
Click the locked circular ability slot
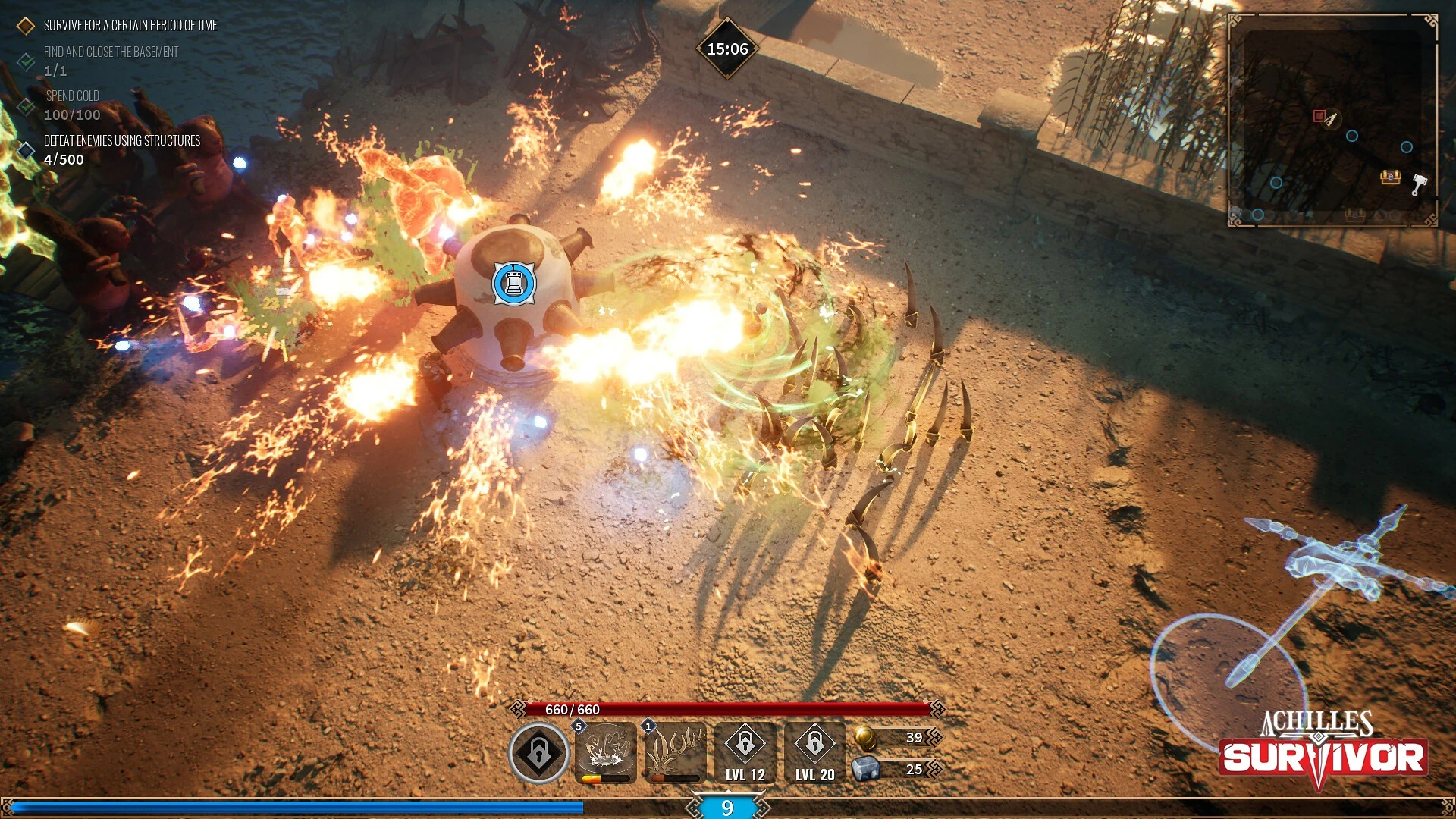(538, 752)
